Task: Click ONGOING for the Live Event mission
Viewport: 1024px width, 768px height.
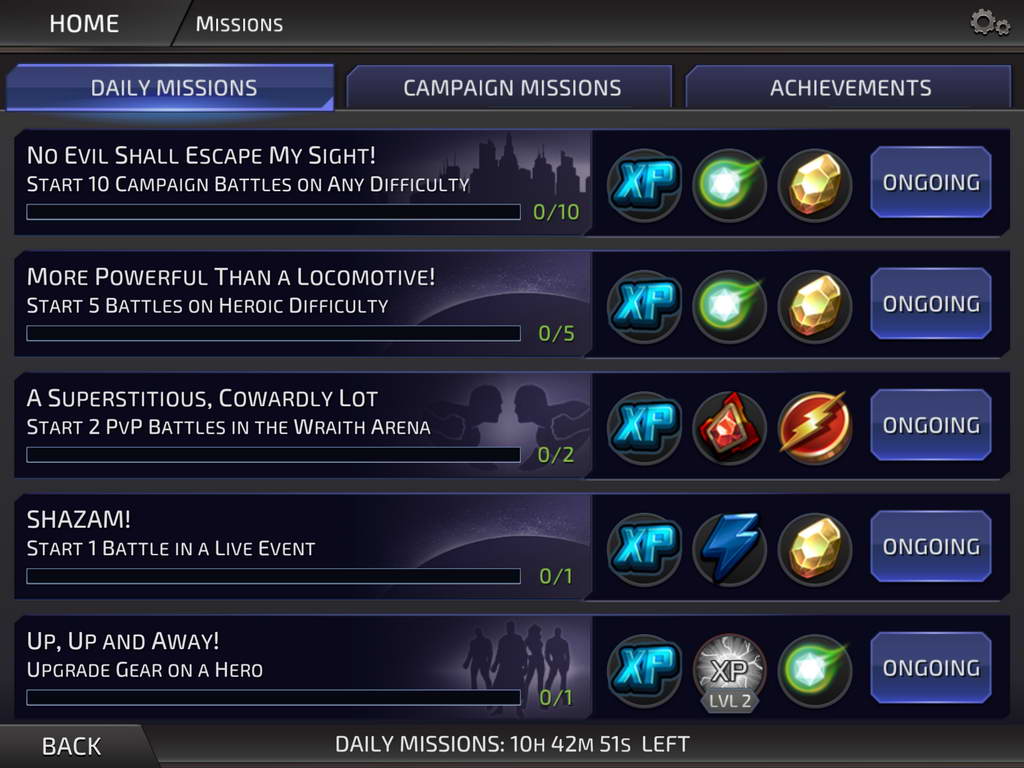Action: 930,546
